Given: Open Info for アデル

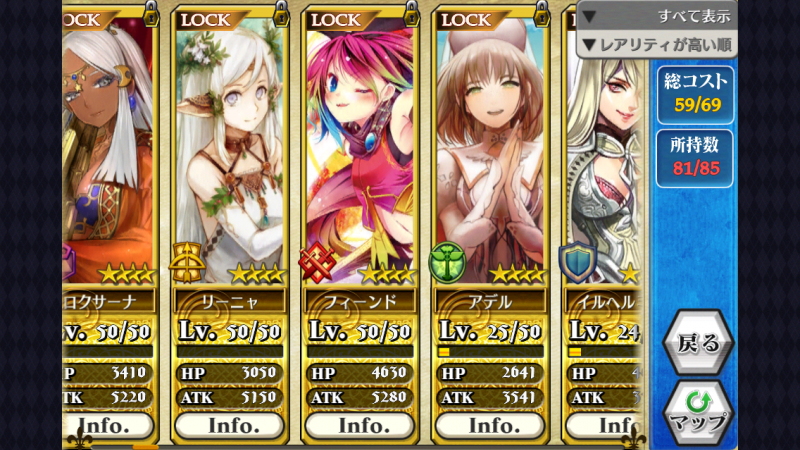Looking at the screenshot, I should tap(490, 425).
